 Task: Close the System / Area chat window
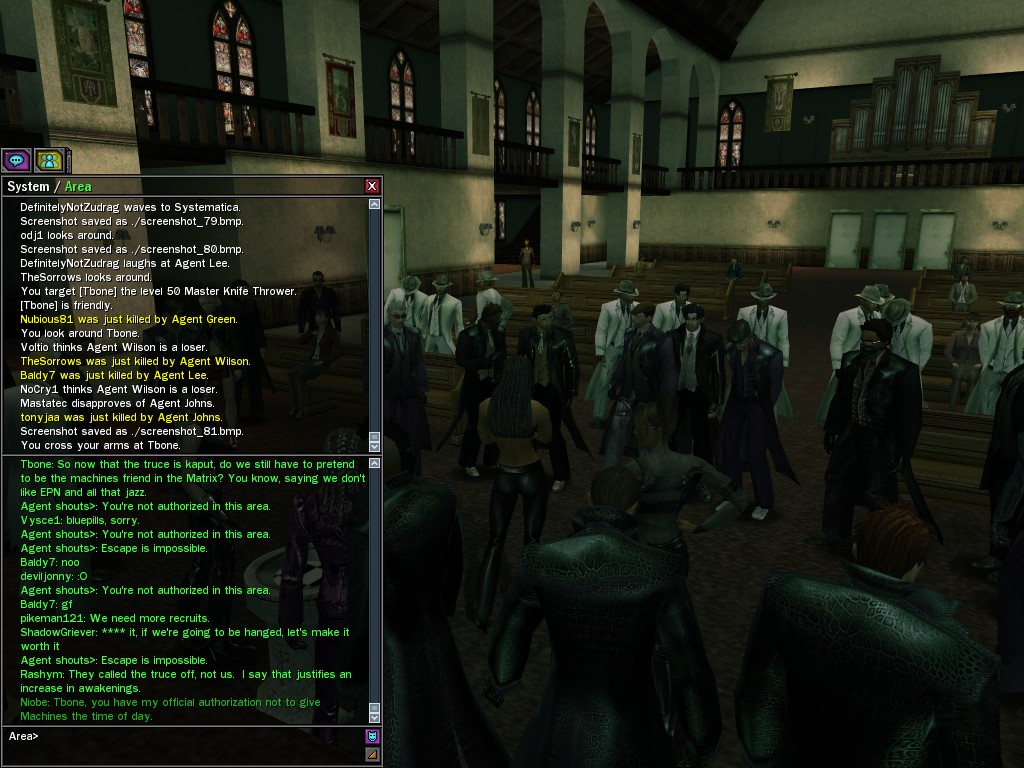(372, 186)
